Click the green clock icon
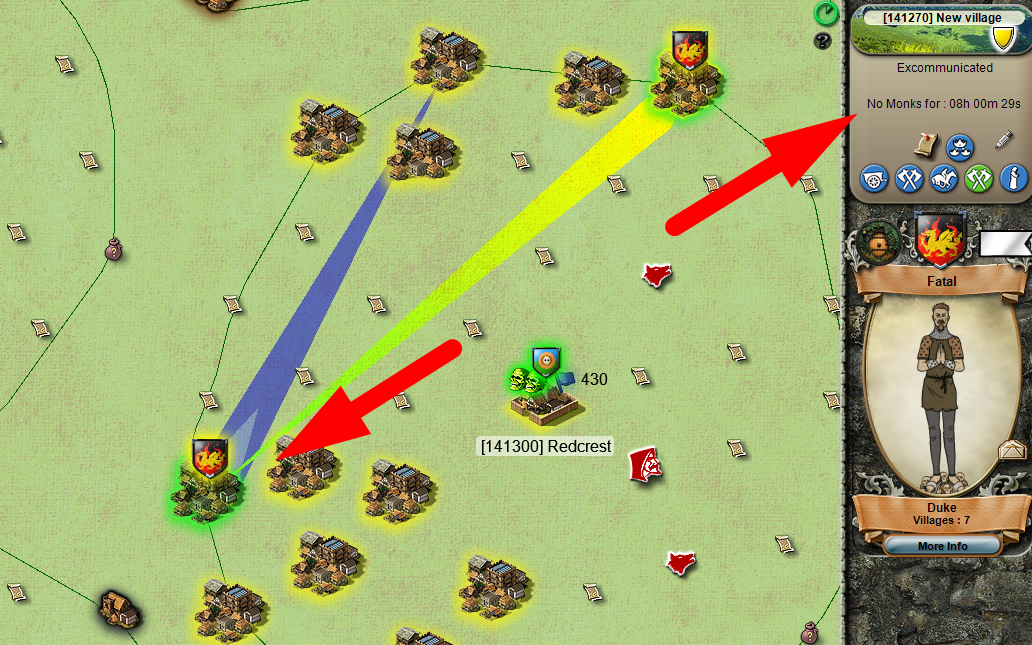 tap(826, 13)
